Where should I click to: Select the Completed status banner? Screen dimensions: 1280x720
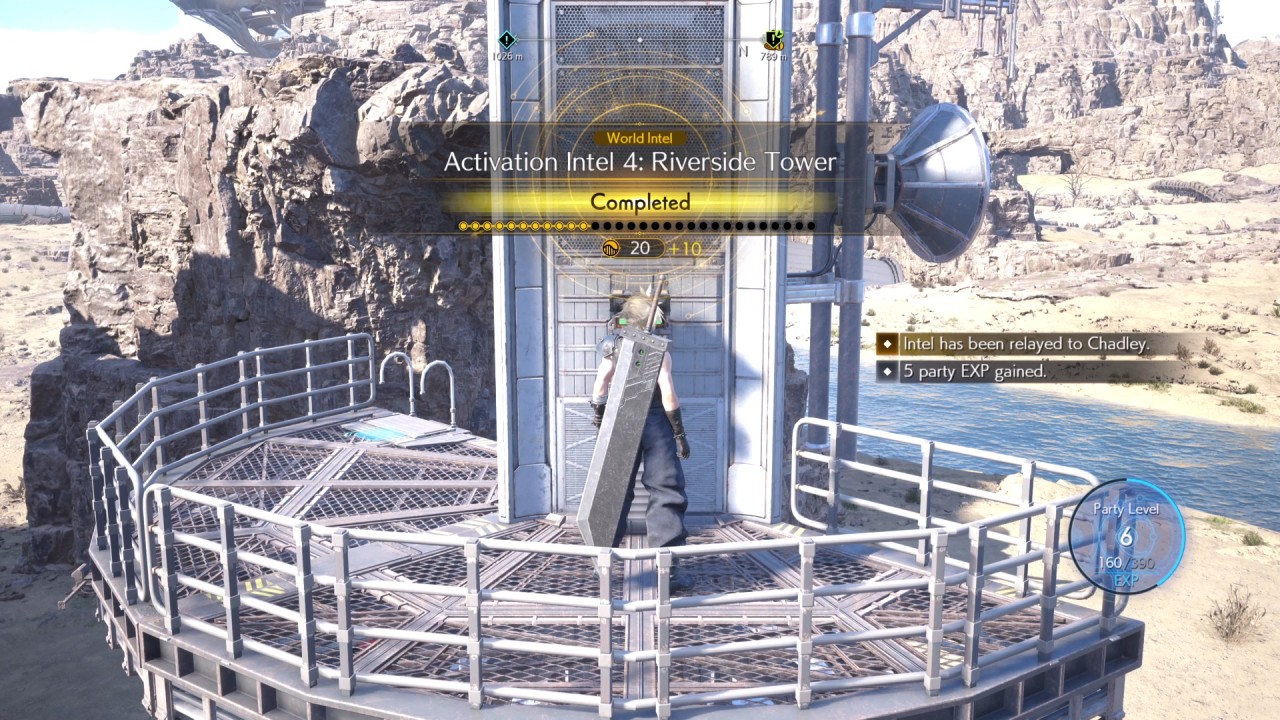639,202
